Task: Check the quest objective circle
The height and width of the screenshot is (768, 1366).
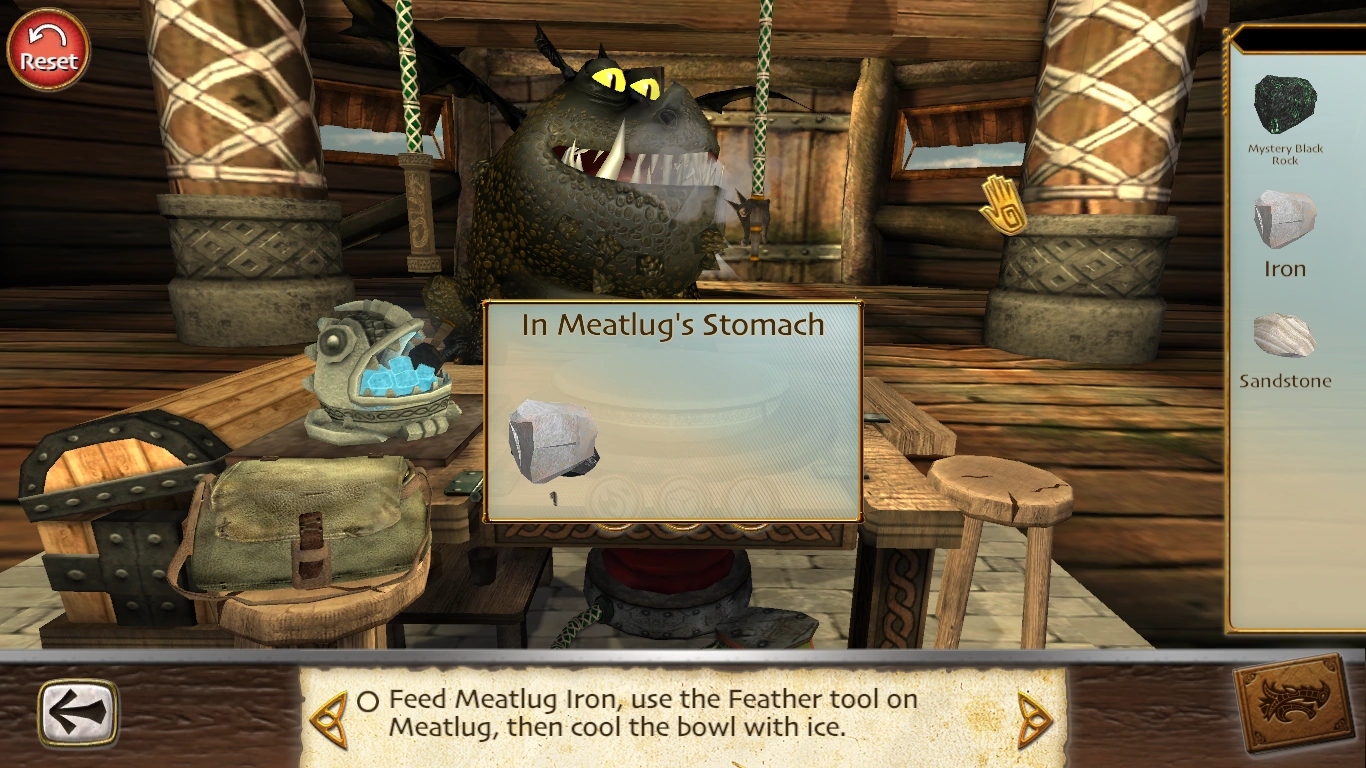Action: 366,700
